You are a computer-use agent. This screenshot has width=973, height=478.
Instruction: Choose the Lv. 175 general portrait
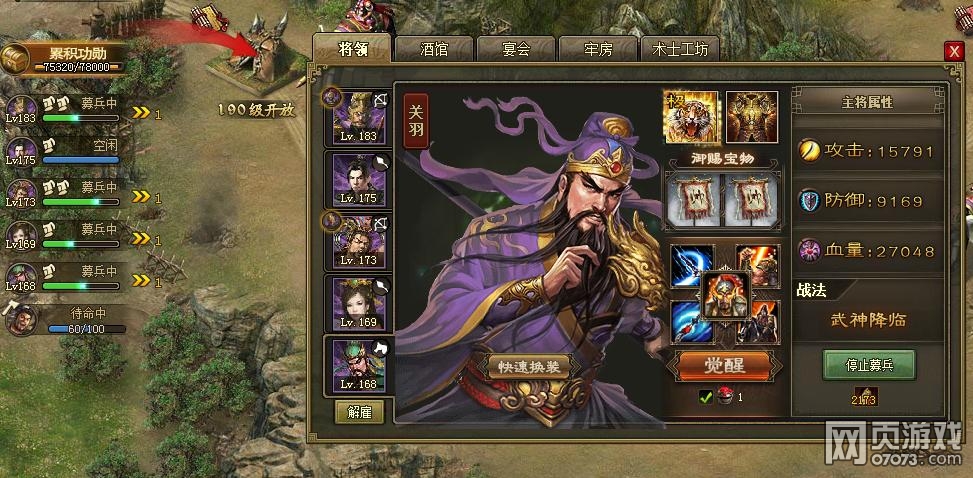pos(359,177)
